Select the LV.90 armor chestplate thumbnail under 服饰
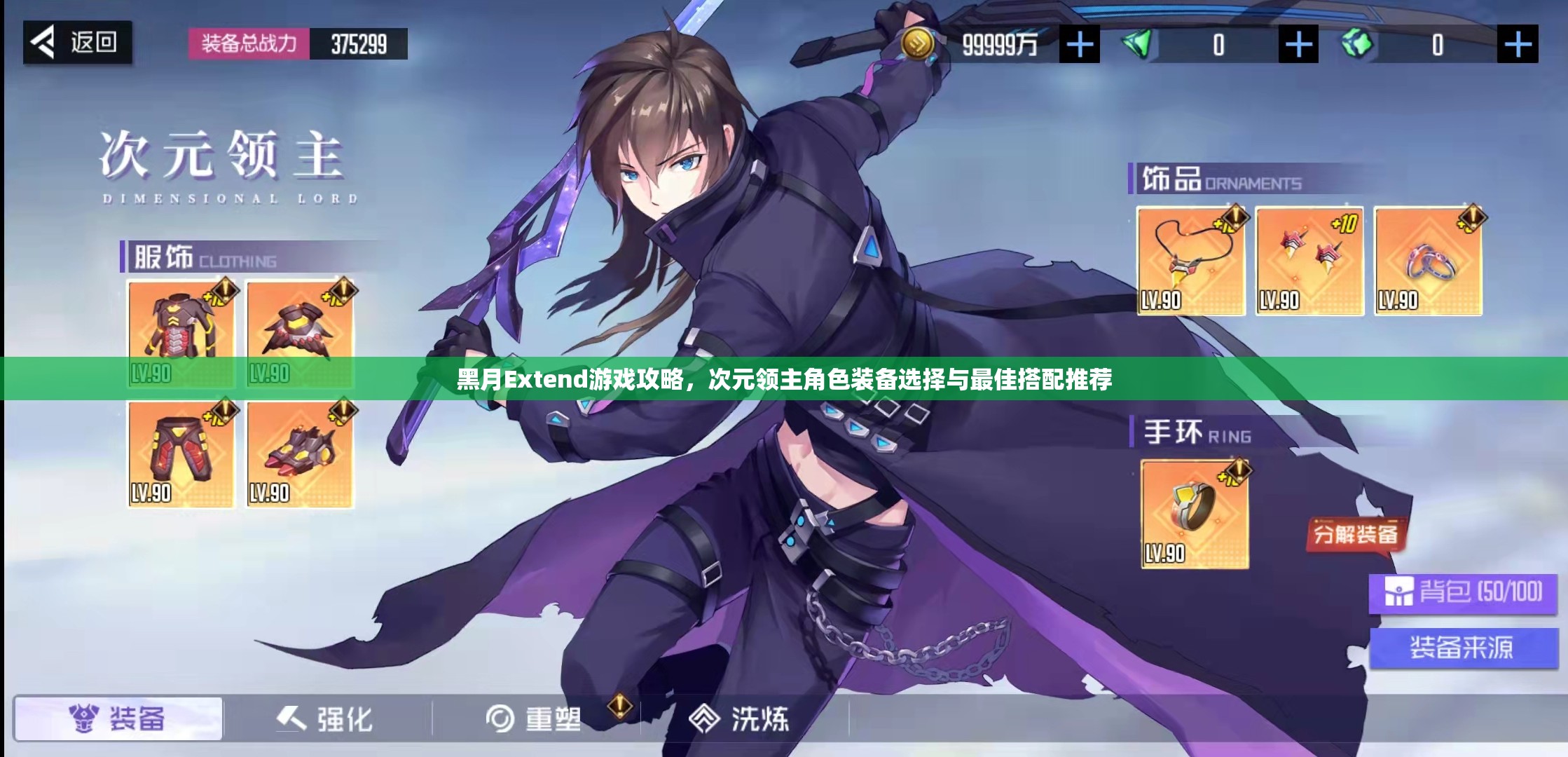1568x757 pixels. pos(181,333)
